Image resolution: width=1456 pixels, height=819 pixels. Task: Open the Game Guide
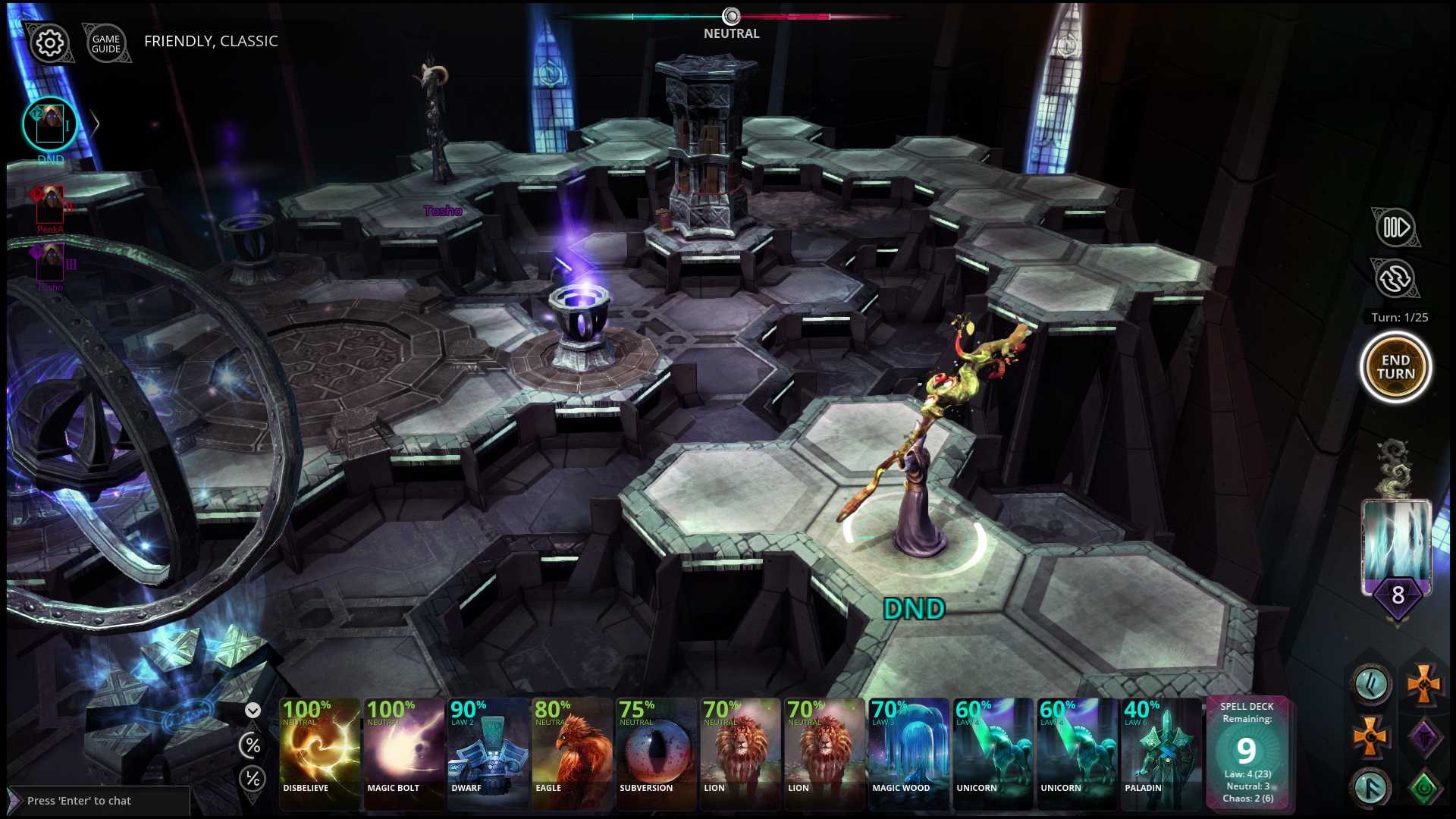106,43
